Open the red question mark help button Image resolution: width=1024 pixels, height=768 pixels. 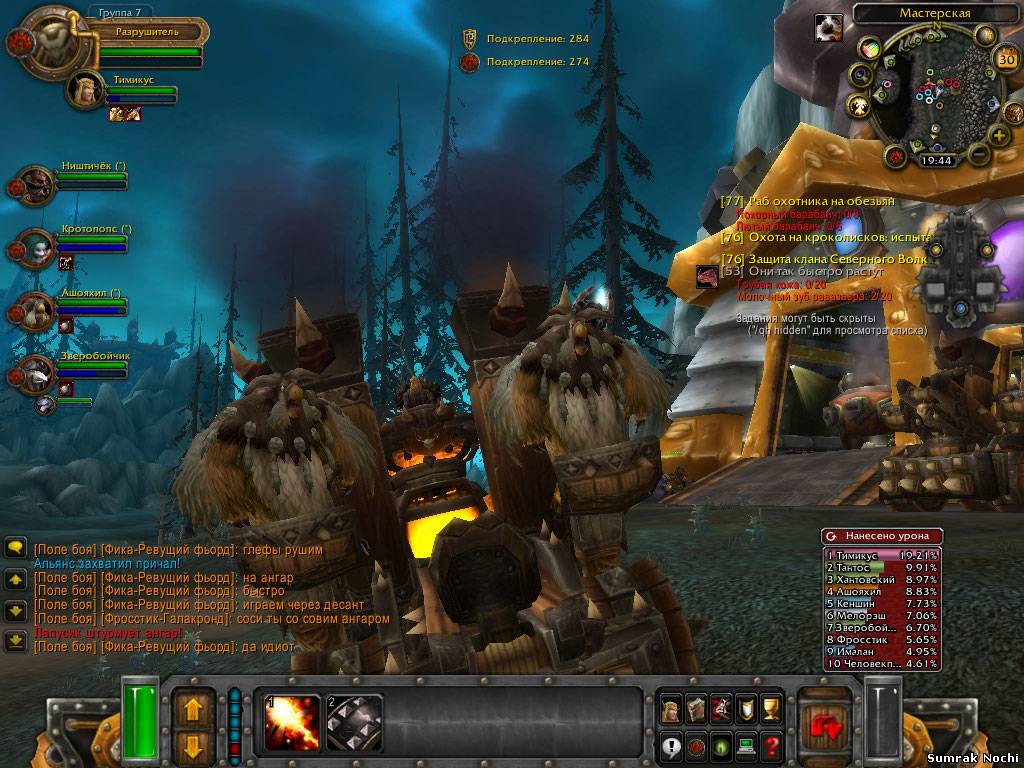(x=771, y=745)
